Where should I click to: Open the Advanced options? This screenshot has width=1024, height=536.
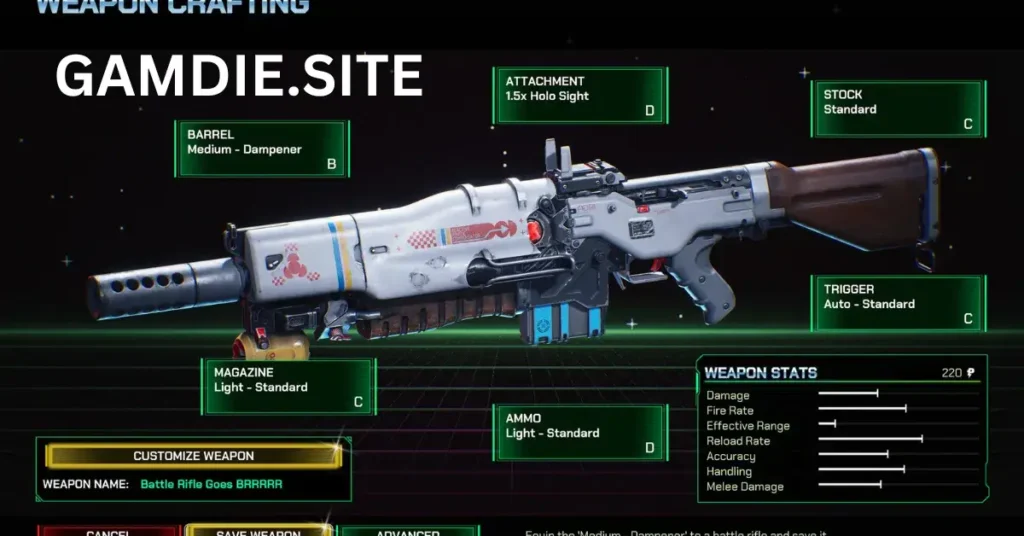[408, 531]
